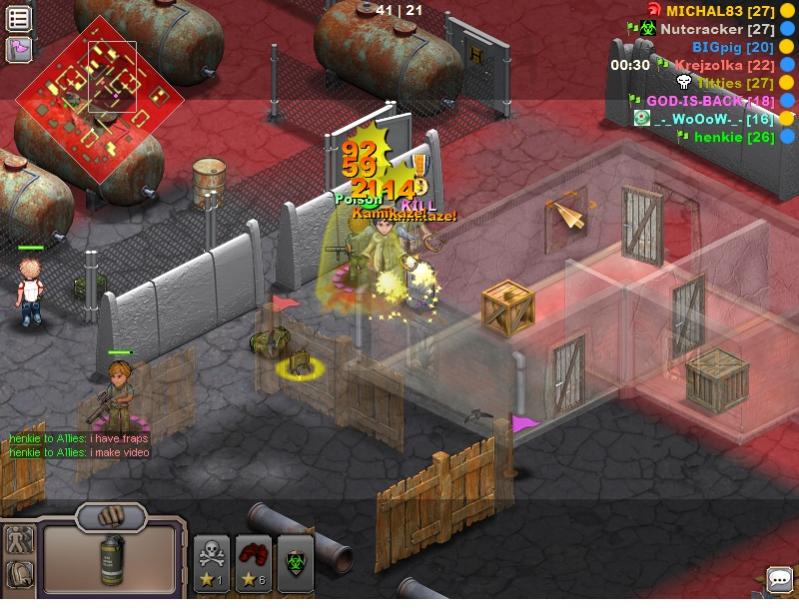Select MICHAL83 in the player list
This screenshot has height=613, width=799.
click(x=721, y=10)
